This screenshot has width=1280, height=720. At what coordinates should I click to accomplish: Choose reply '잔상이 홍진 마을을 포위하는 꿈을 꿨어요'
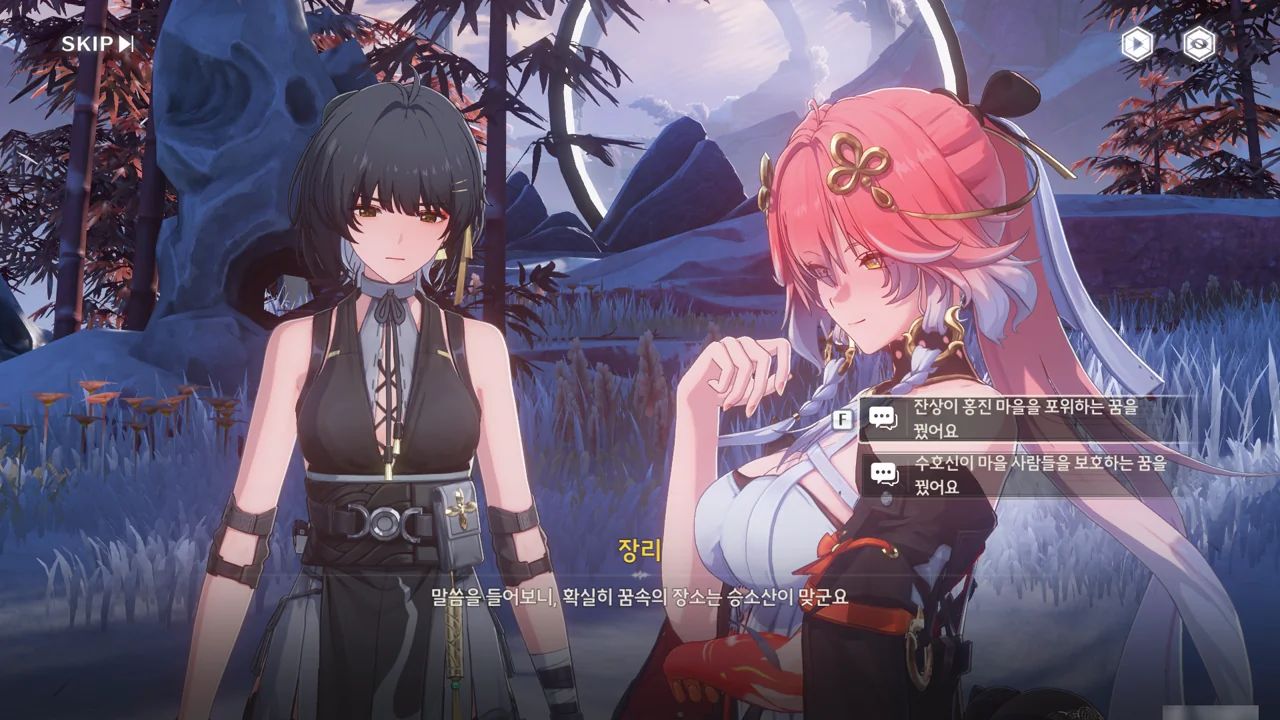[1025, 419]
